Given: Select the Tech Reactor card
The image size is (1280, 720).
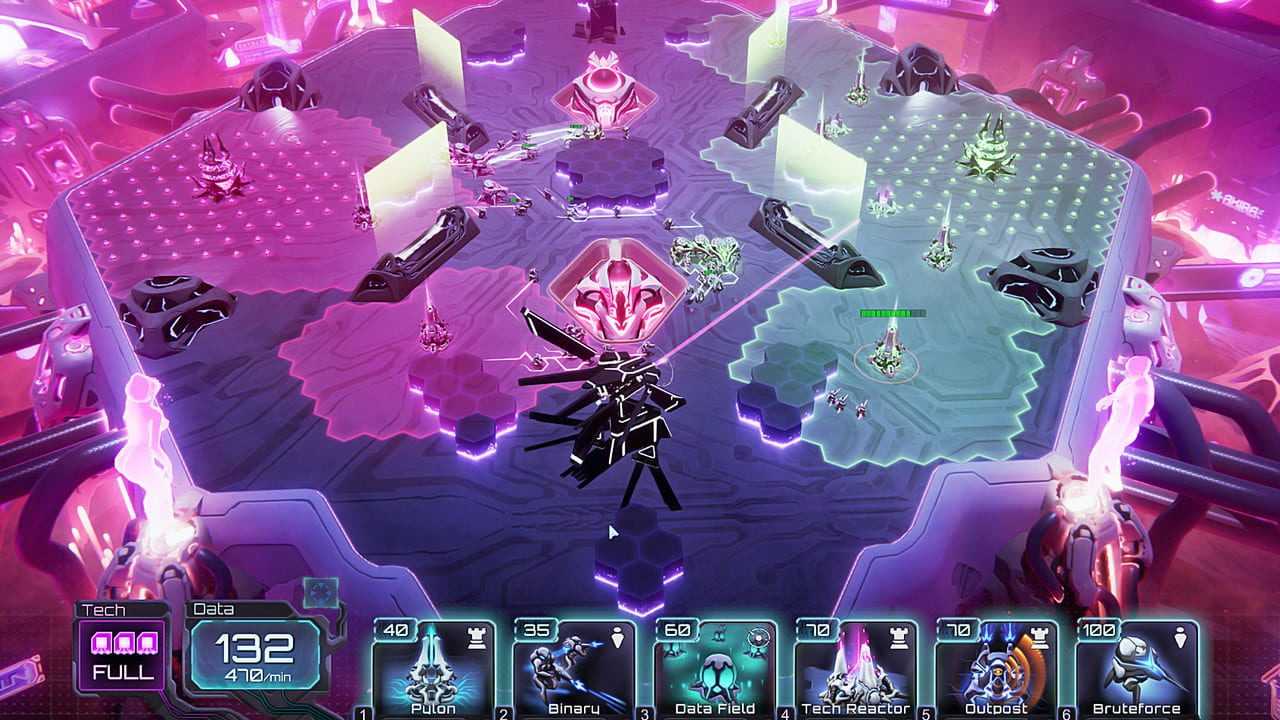Looking at the screenshot, I should [856, 668].
